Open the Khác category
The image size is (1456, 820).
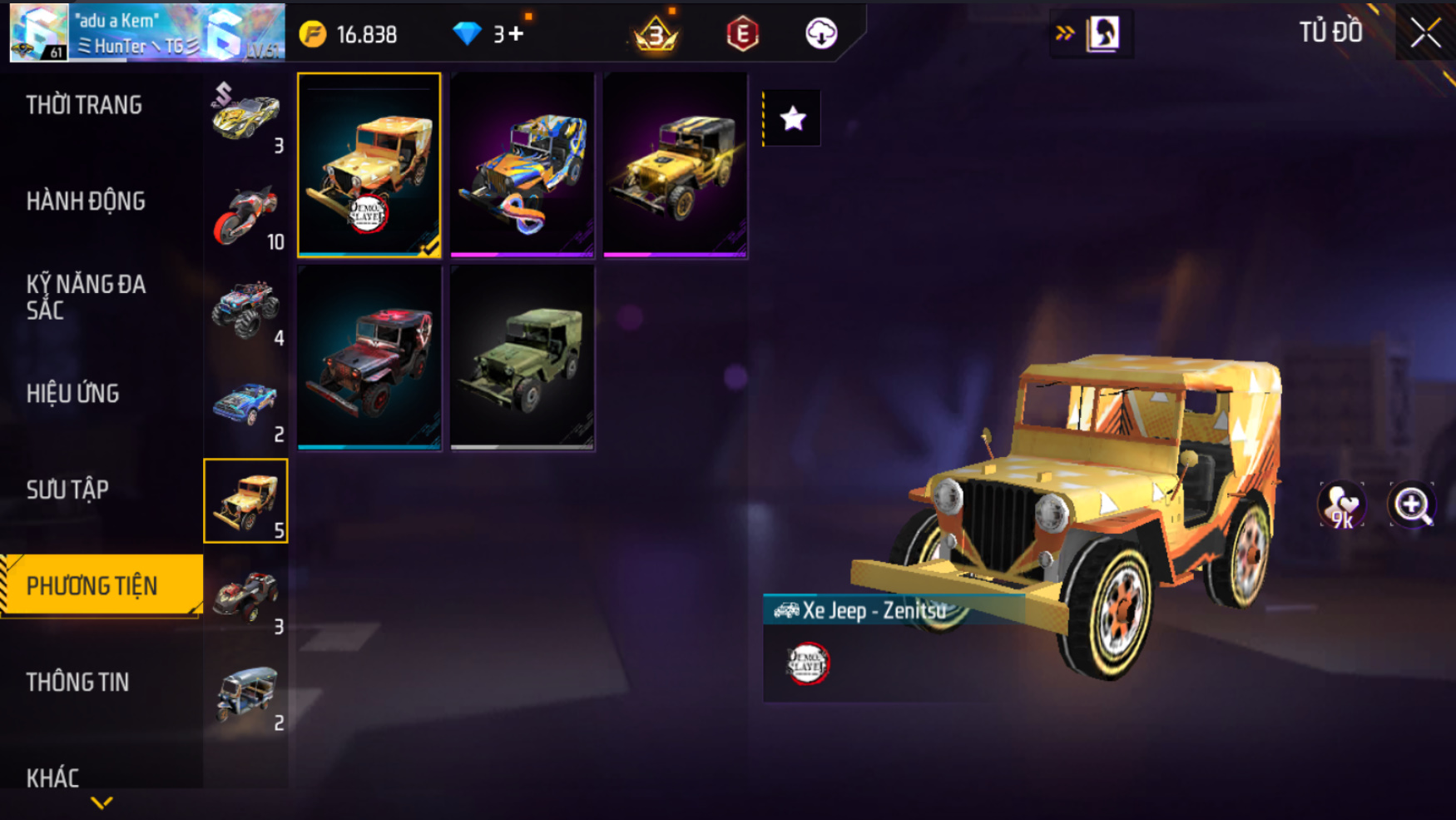[x=53, y=778]
